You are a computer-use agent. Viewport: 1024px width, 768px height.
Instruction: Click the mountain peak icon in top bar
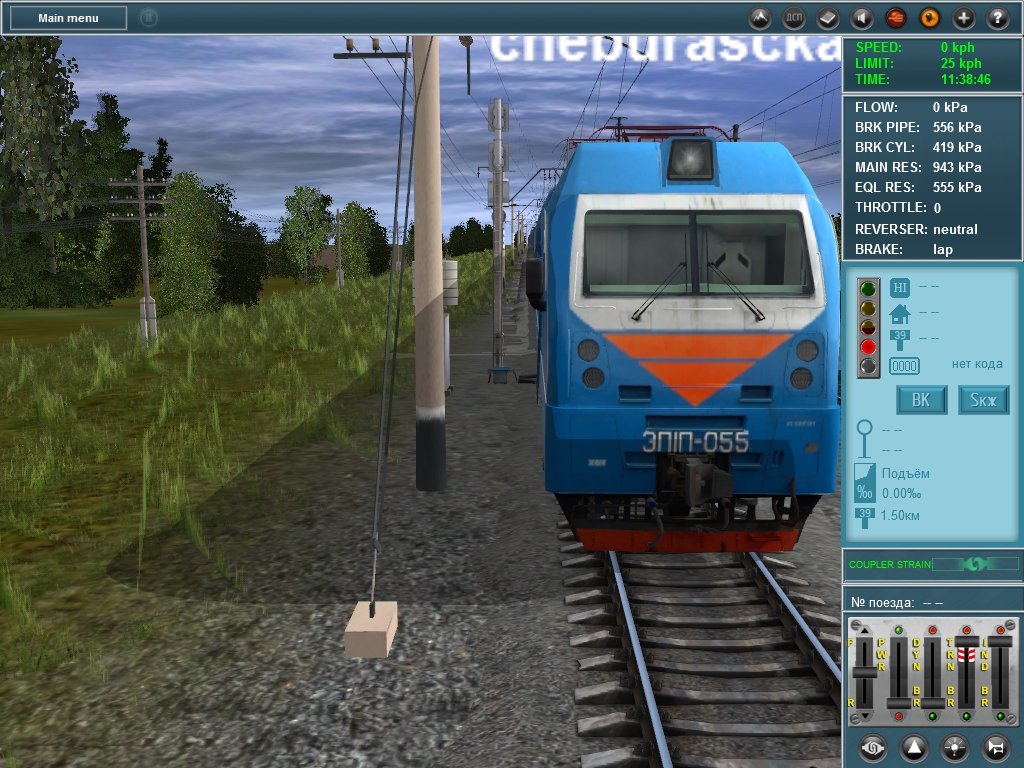(x=760, y=18)
